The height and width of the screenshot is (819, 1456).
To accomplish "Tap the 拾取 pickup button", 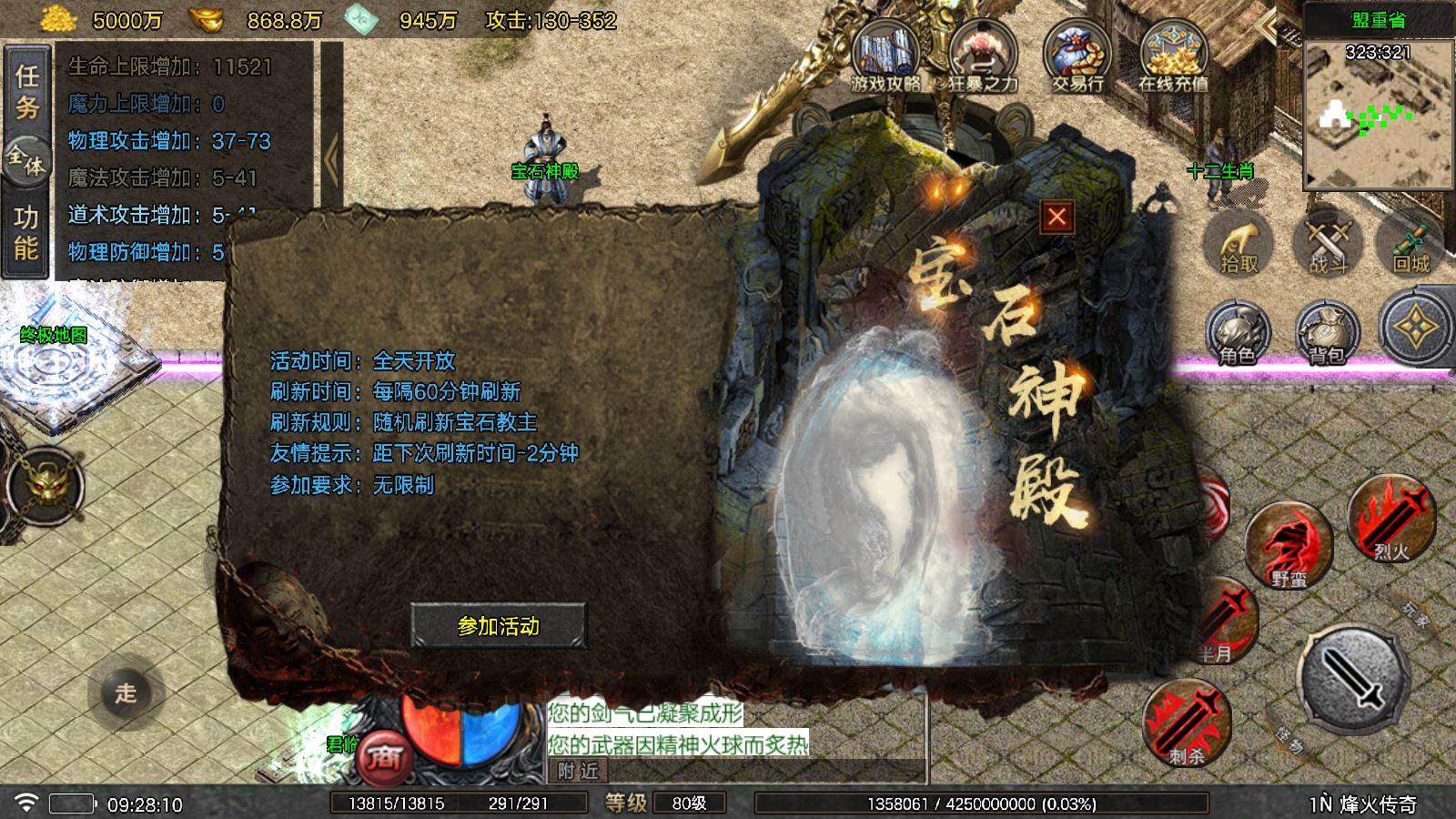I will coord(1239,248).
